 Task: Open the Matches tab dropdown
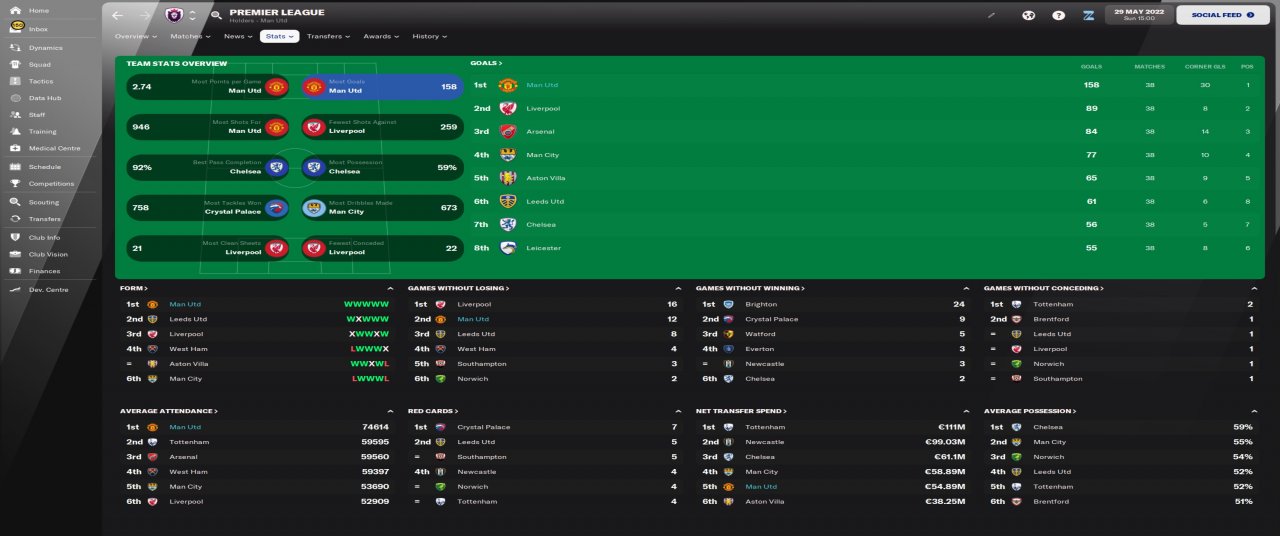coord(190,36)
